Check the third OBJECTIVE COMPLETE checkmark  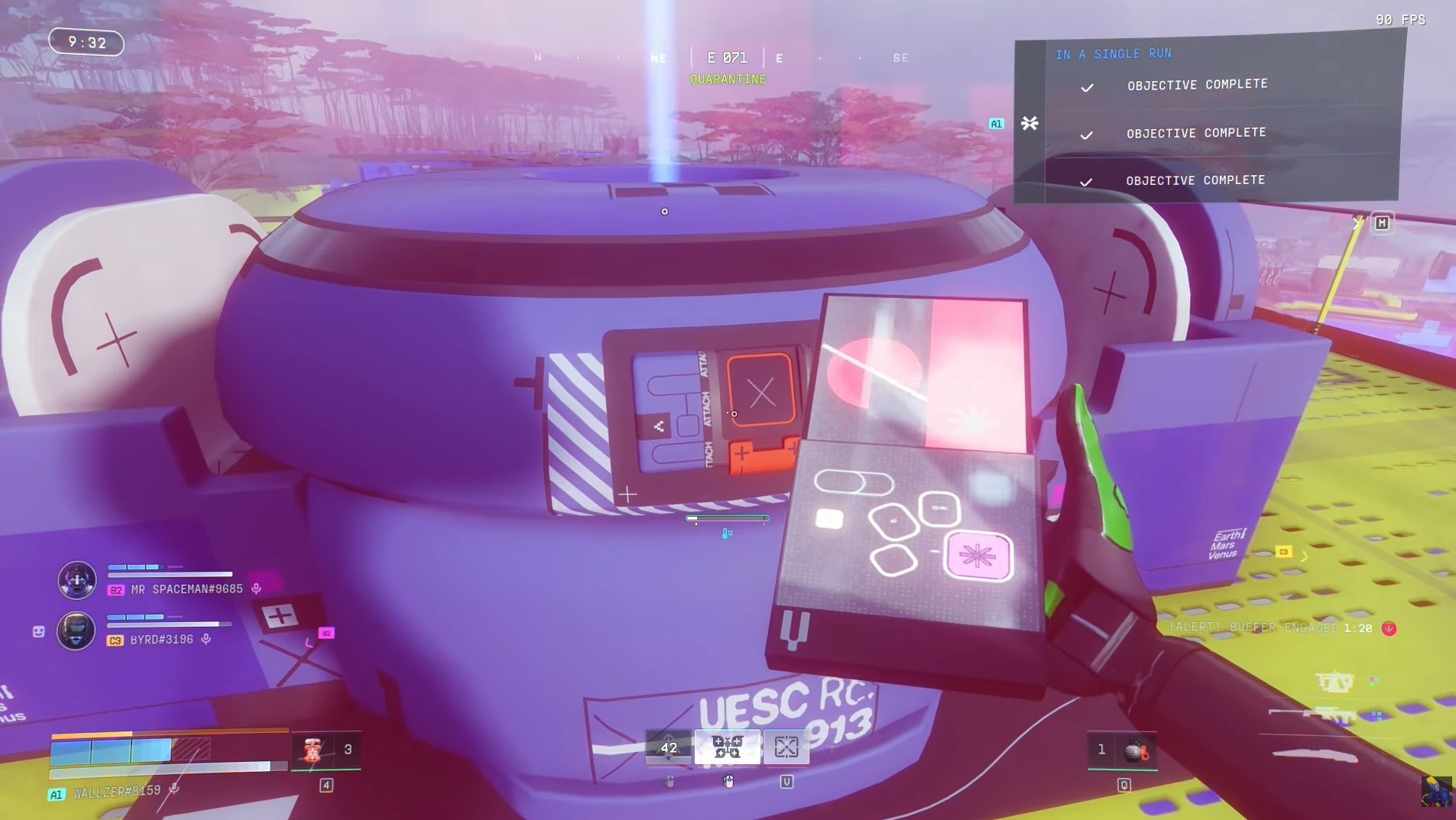(x=1086, y=183)
